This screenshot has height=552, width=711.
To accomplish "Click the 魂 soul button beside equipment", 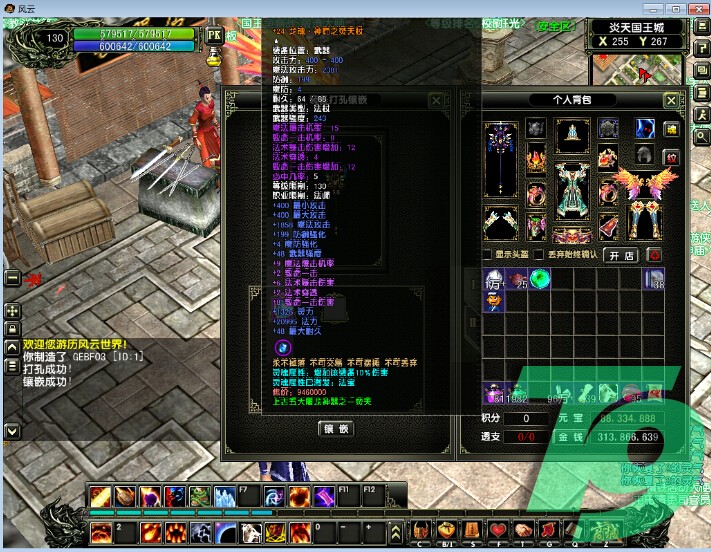I will pyautogui.click(x=670, y=130).
